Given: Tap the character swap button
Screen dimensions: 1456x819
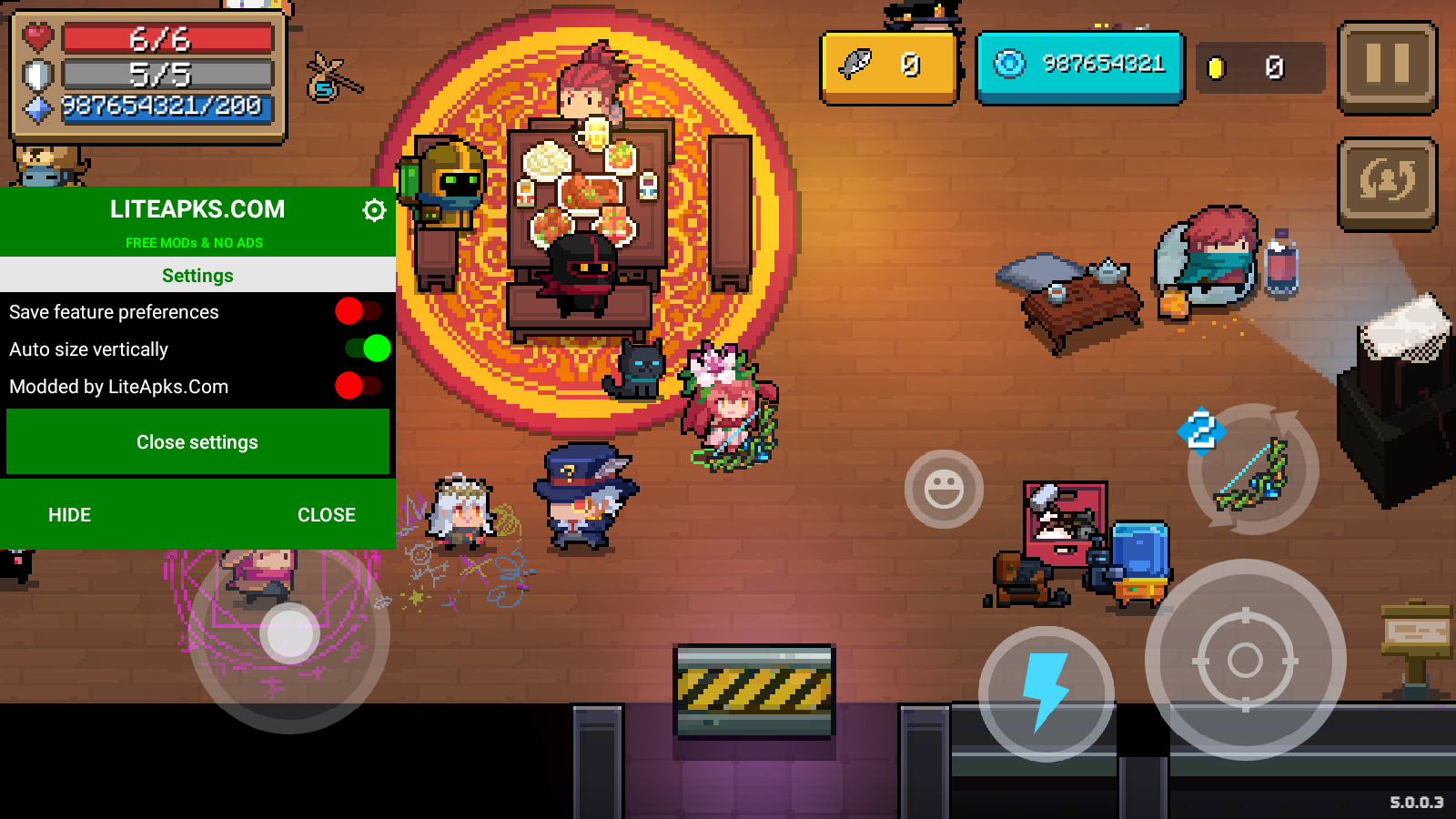Looking at the screenshot, I should click(x=1387, y=182).
